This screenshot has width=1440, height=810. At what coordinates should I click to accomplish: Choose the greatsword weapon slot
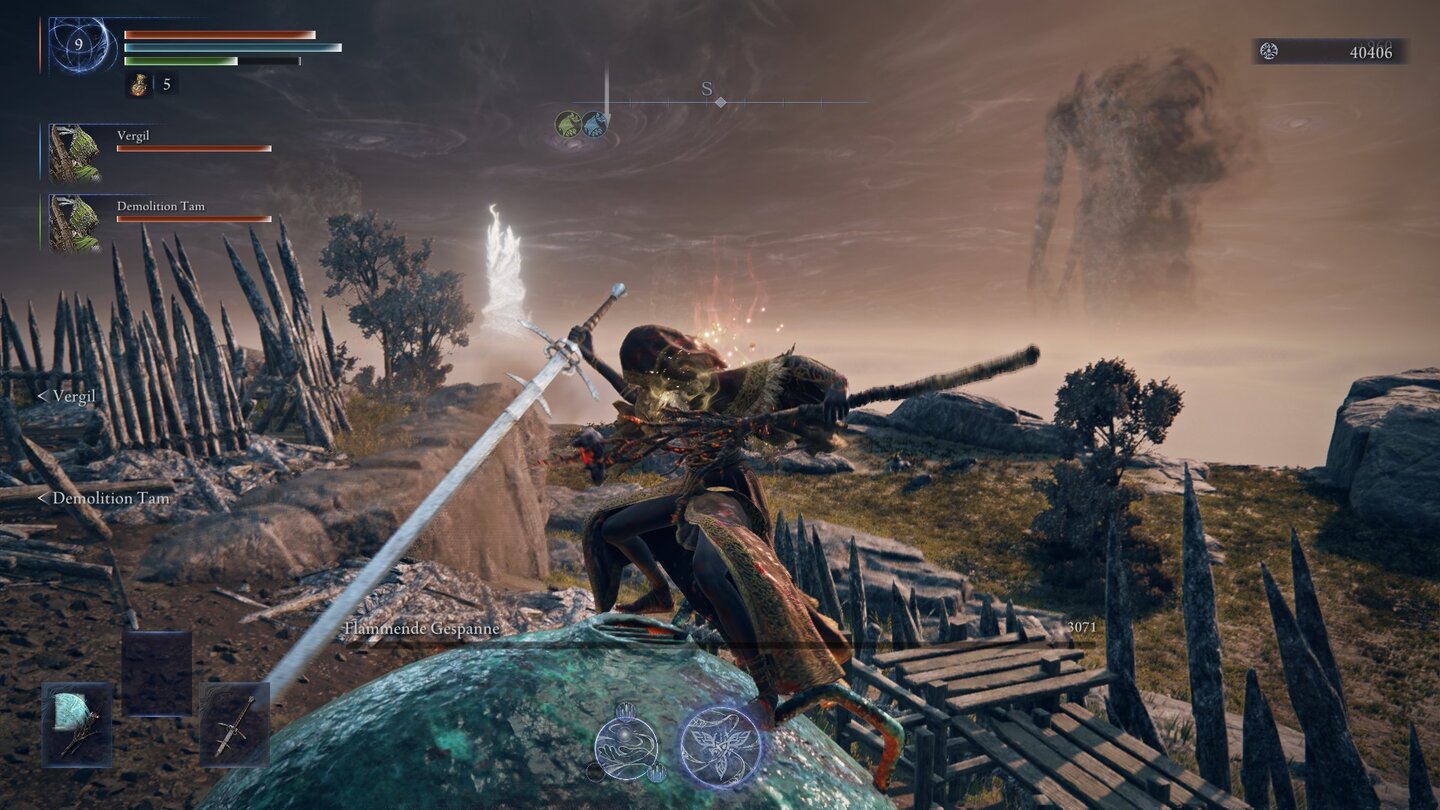coord(234,724)
